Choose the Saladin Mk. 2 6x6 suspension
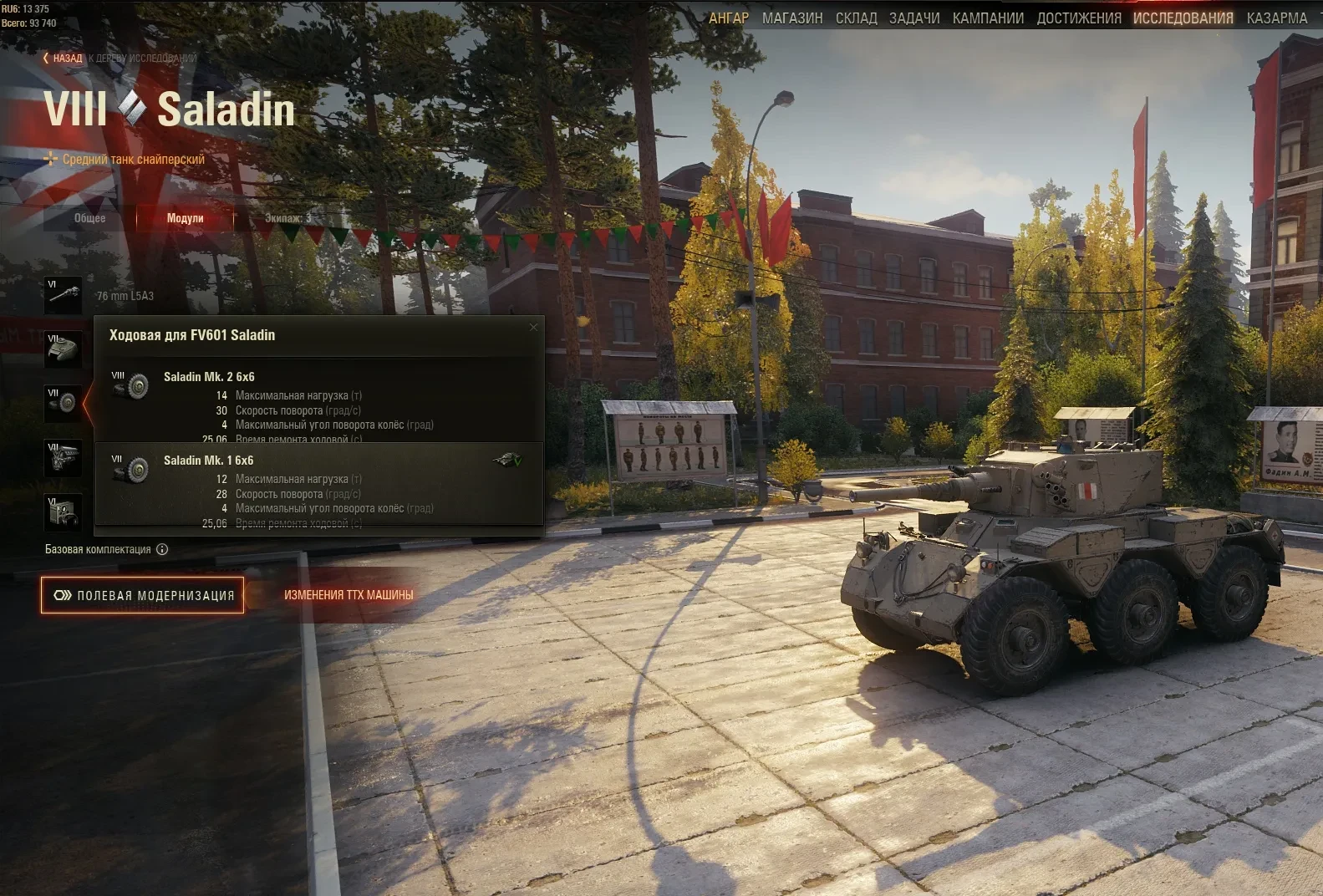 (x=318, y=401)
